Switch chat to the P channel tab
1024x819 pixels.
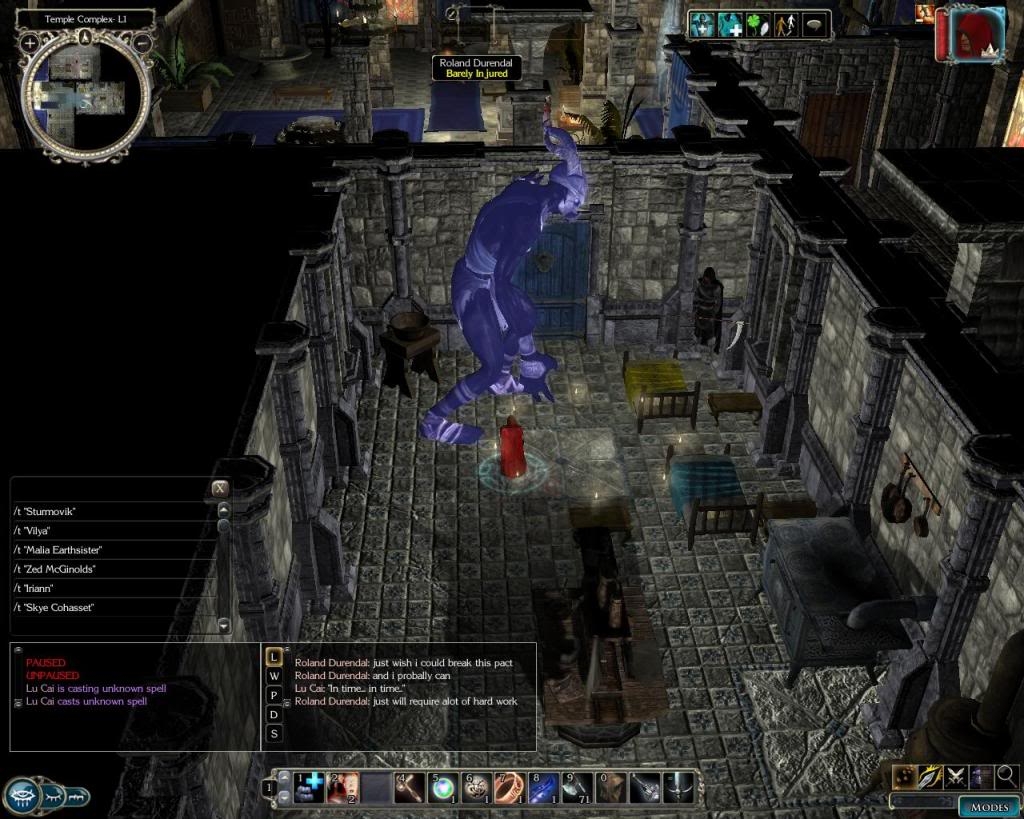(x=273, y=695)
